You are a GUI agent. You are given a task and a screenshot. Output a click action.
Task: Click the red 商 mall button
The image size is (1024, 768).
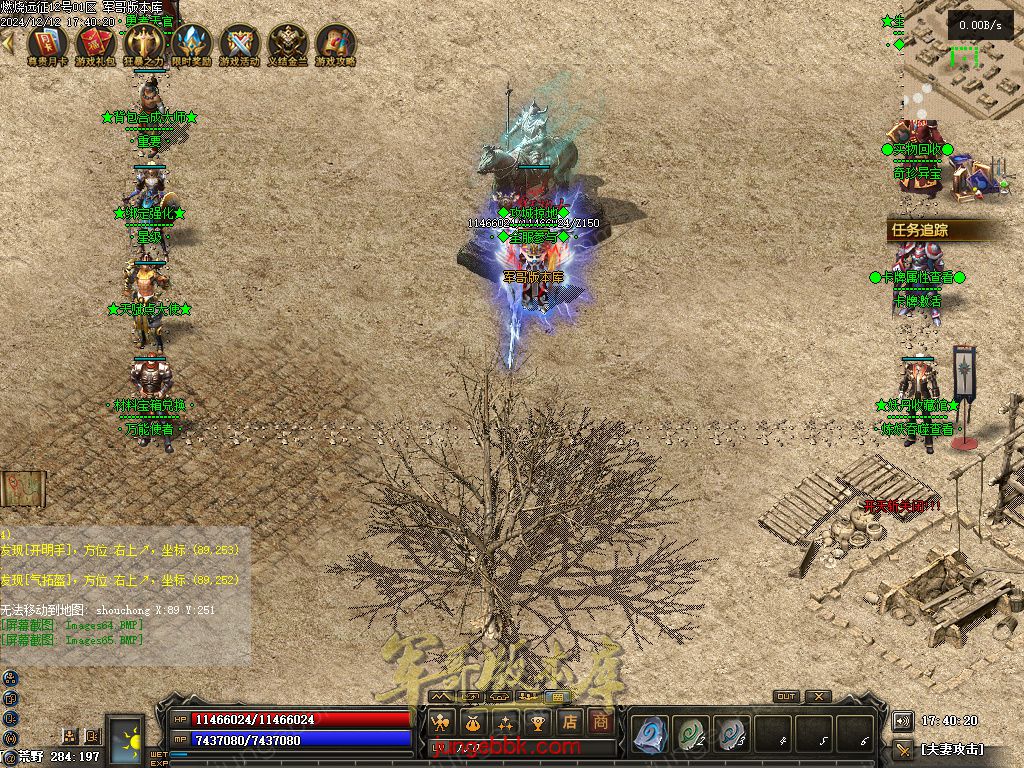(x=600, y=721)
